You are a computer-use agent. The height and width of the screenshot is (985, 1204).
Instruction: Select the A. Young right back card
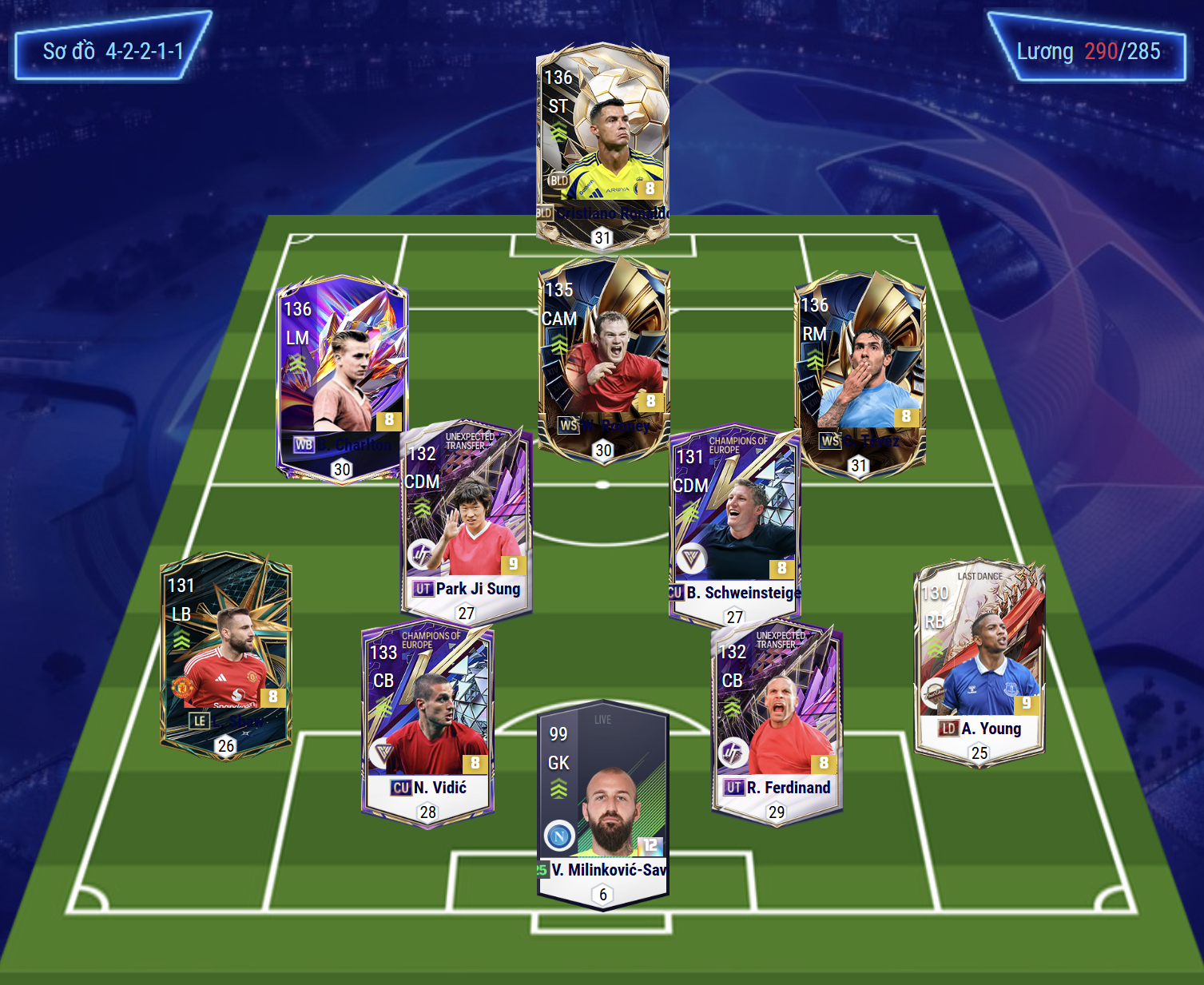979,663
